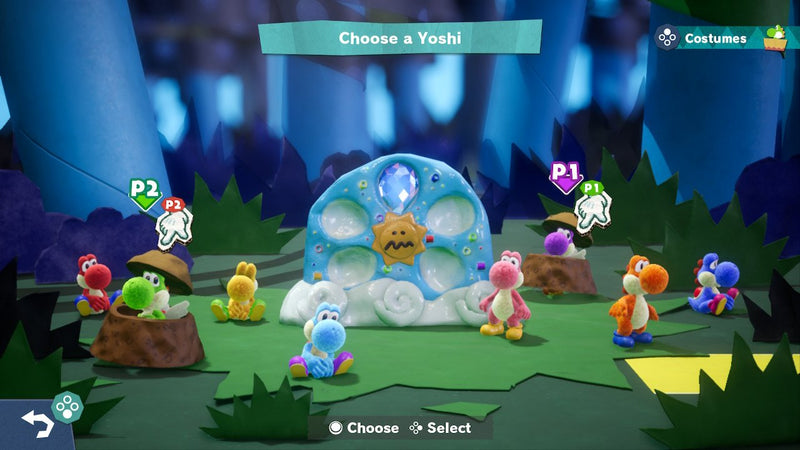The width and height of the screenshot is (800, 450).
Task: Choose the light blue Yoshi
Action: [322, 340]
